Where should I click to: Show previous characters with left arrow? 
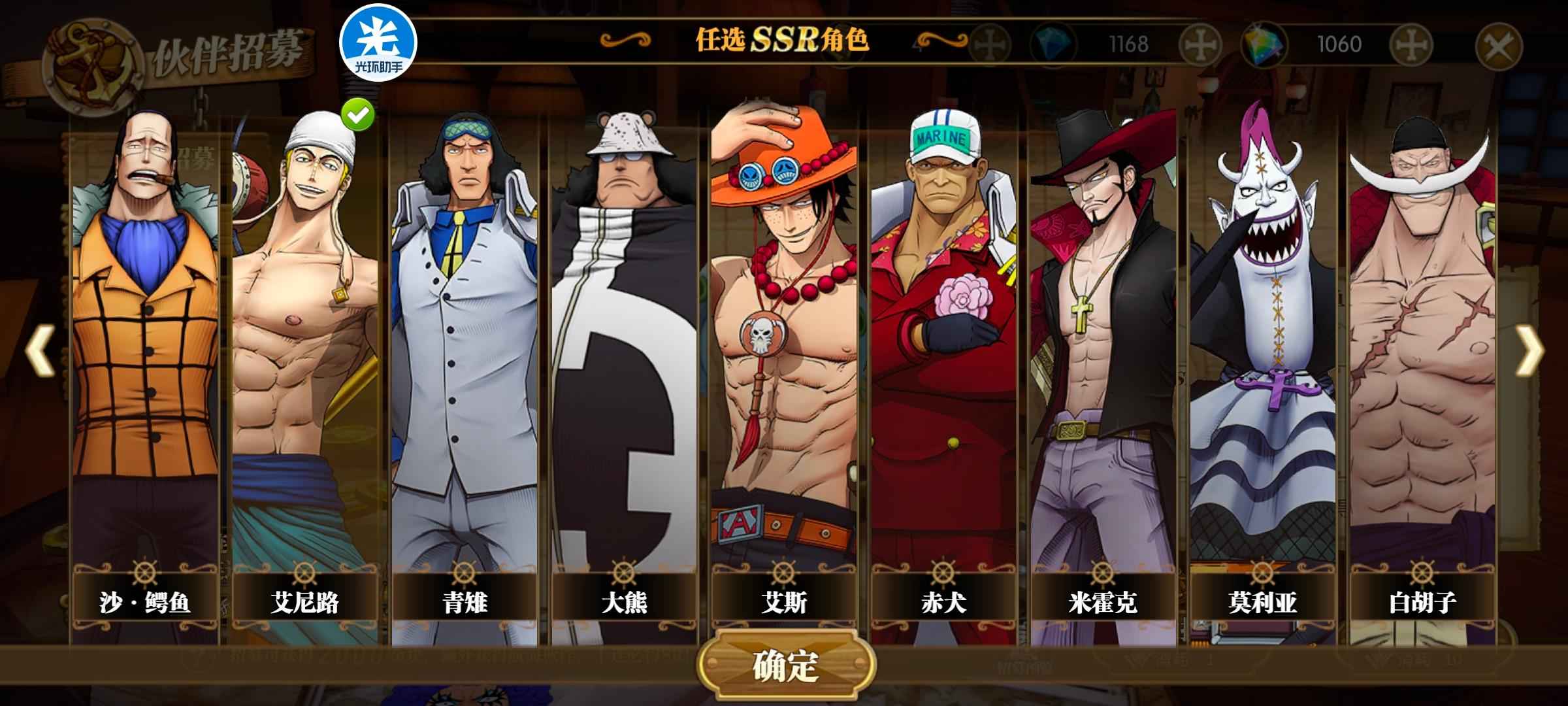coord(39,350)
